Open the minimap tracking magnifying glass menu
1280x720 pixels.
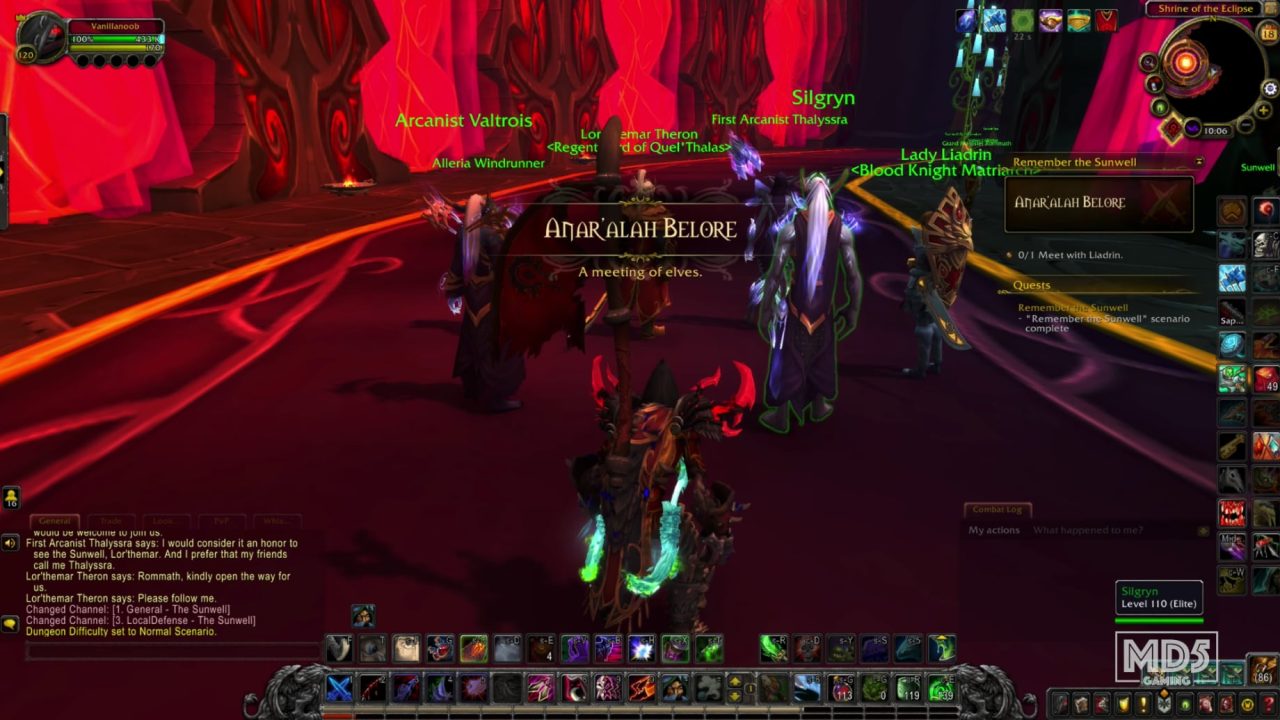[1149, 62]
